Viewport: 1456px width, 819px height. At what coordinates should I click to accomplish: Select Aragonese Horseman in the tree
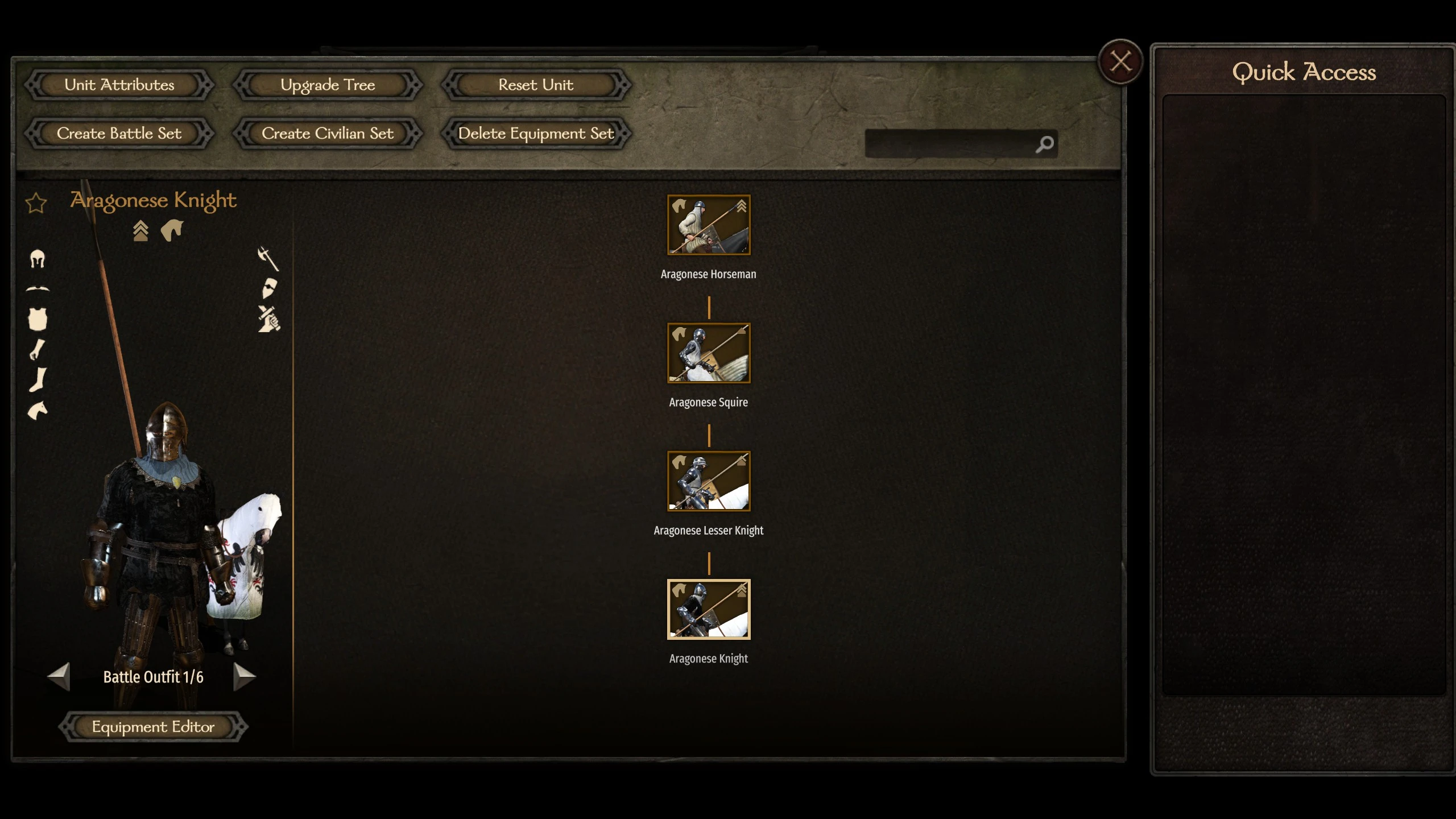pyautogui.click(x=709, y=225)
